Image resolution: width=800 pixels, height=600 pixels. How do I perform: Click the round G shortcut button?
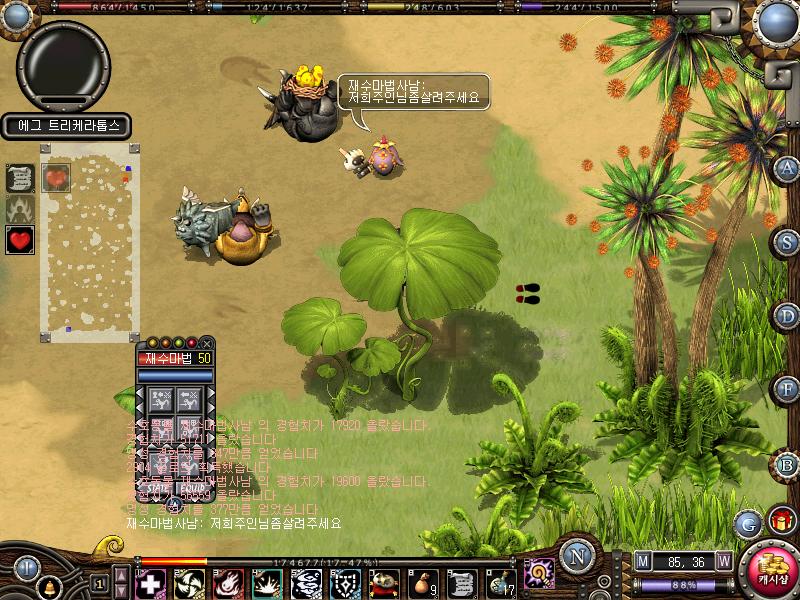pyautogui.click(x=747, y=522)
